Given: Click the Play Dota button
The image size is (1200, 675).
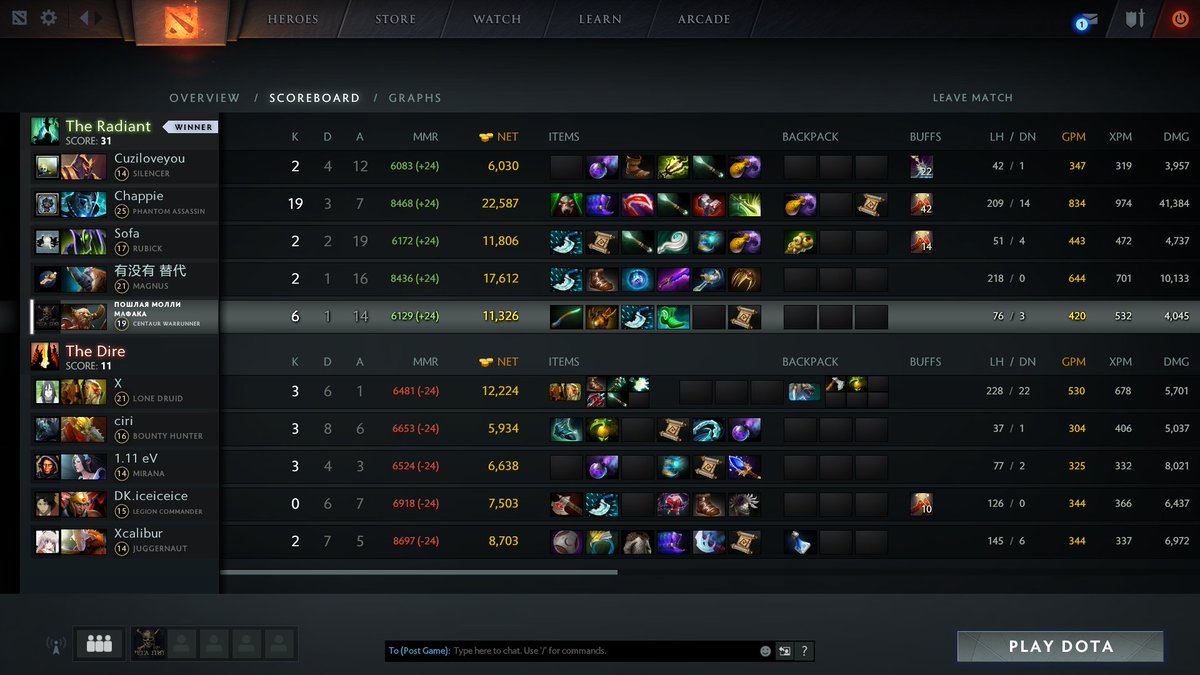Looking at the screenshot, I should 1060,646.
